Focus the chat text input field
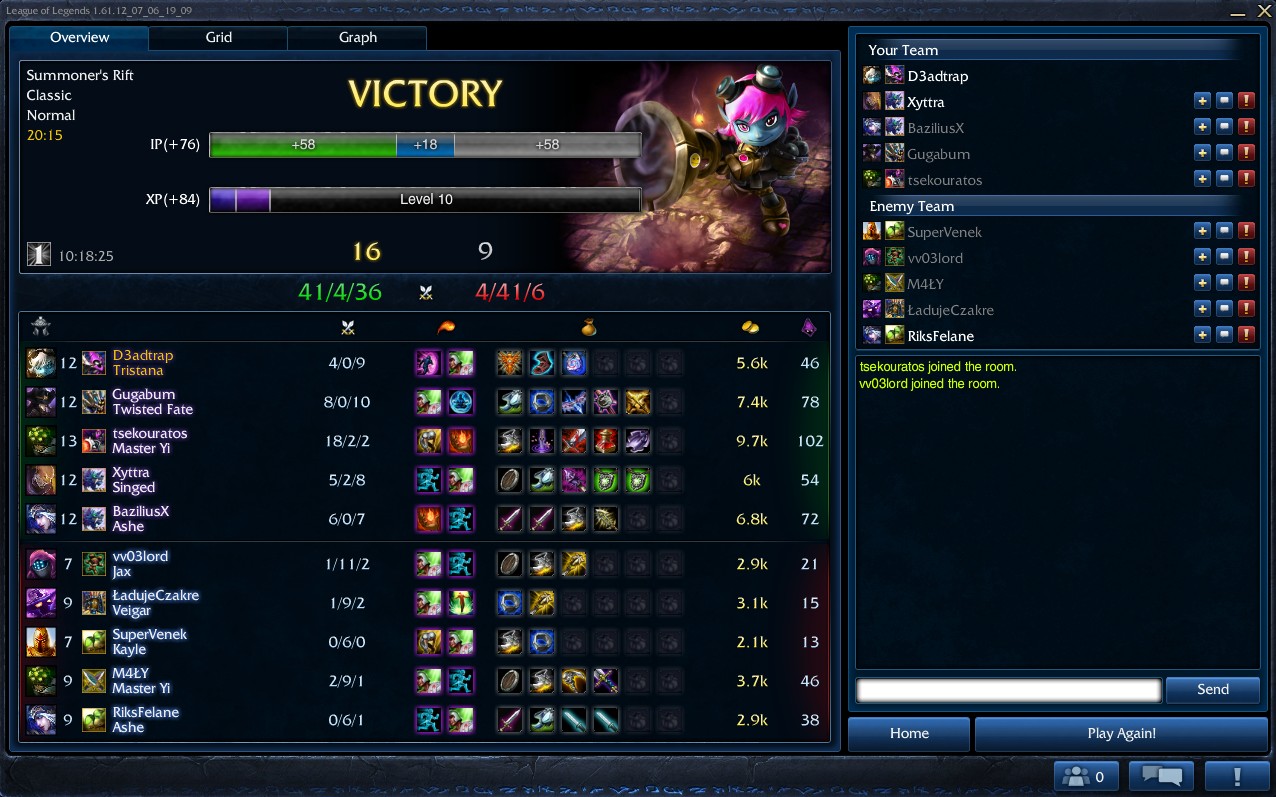Viewport: 1276px width, 797px height. (1008, 690)
